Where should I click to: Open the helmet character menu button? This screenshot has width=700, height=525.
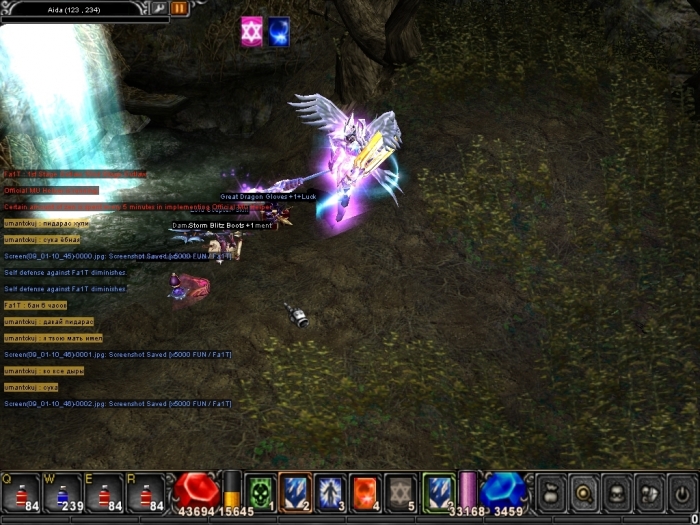616,492
